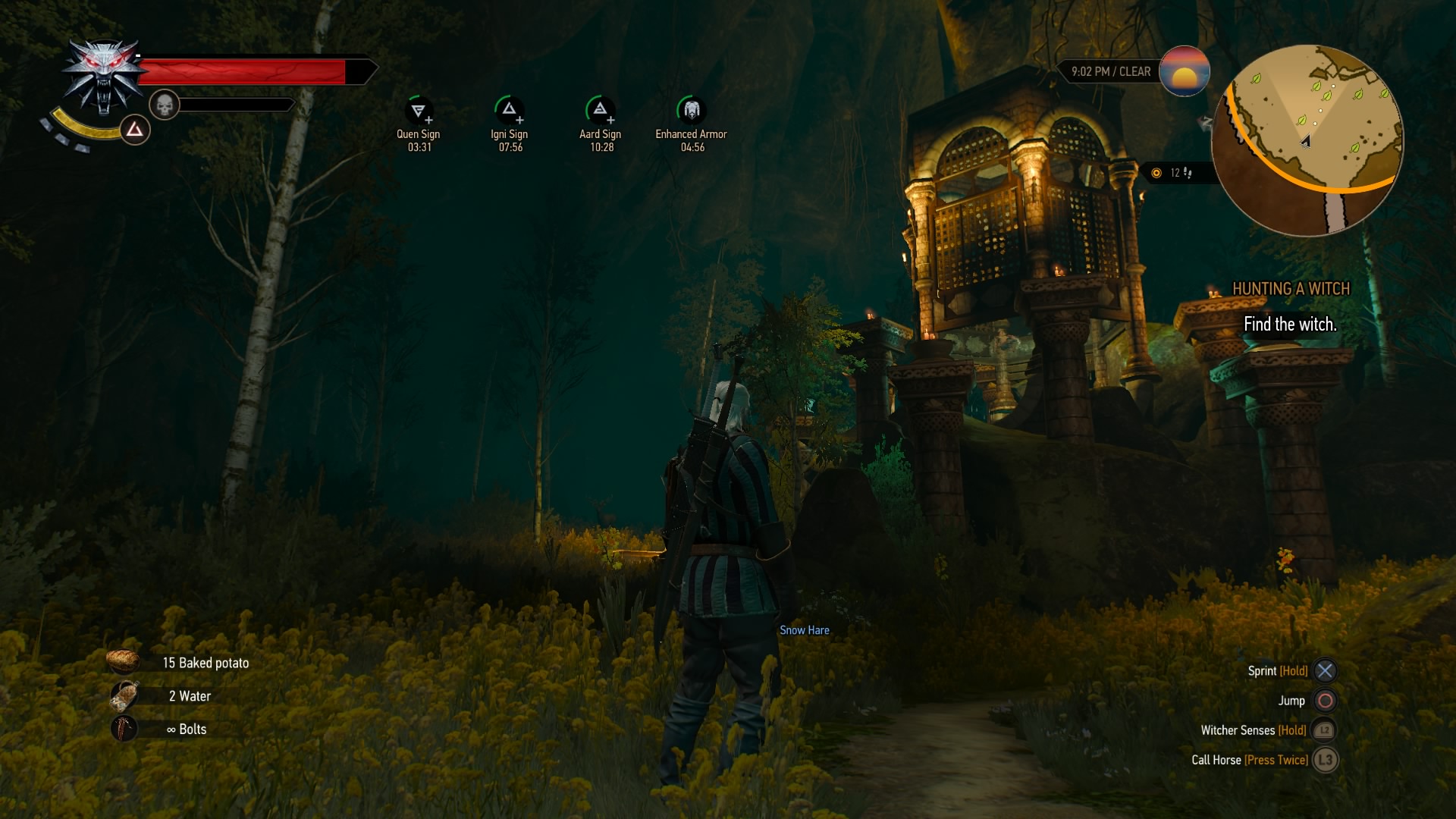Click the skull toxicity icon
The height and width of the screenshot is (819, 1456).
(164, 105)
